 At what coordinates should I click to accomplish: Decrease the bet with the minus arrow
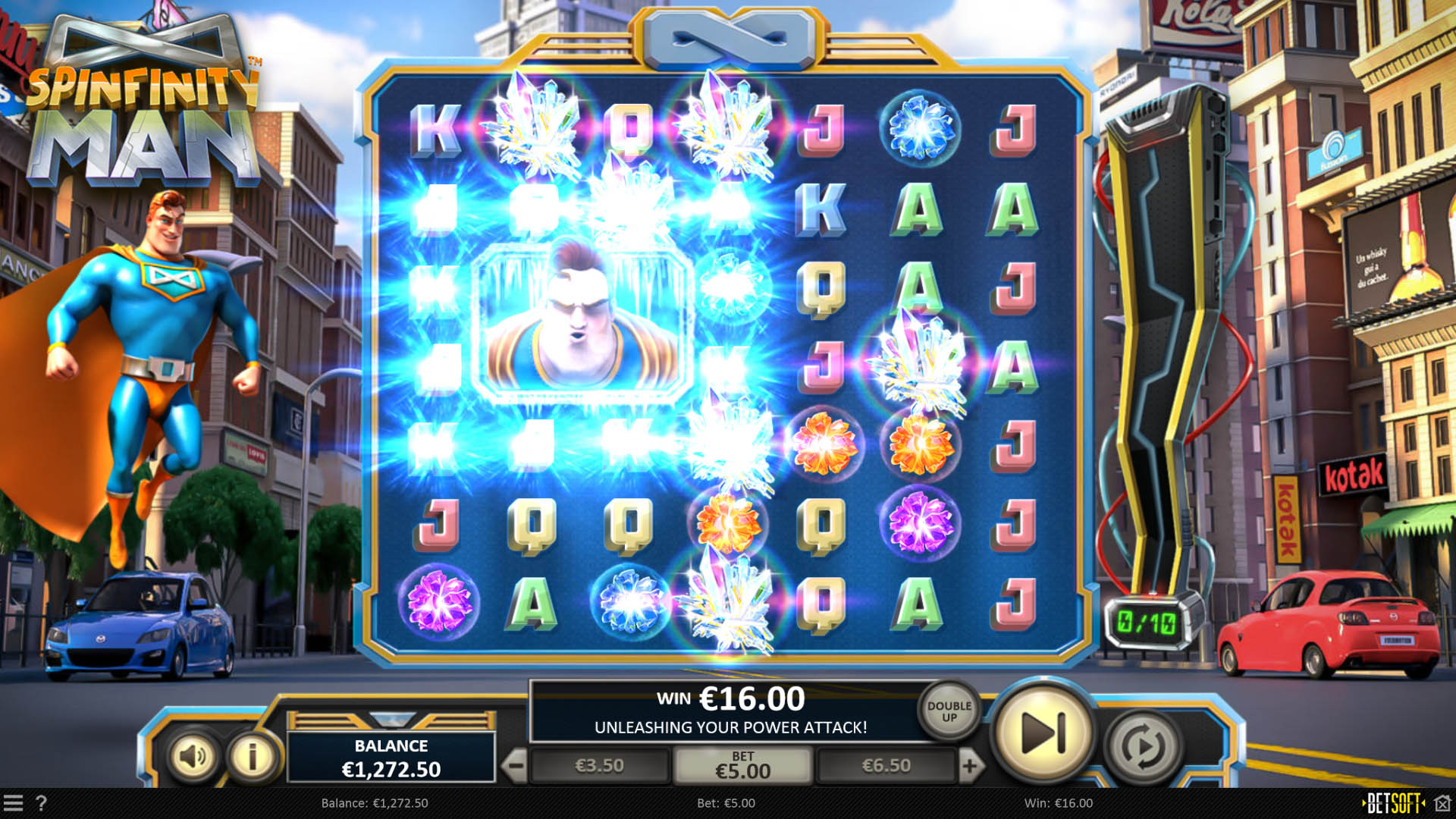(516, 766)
